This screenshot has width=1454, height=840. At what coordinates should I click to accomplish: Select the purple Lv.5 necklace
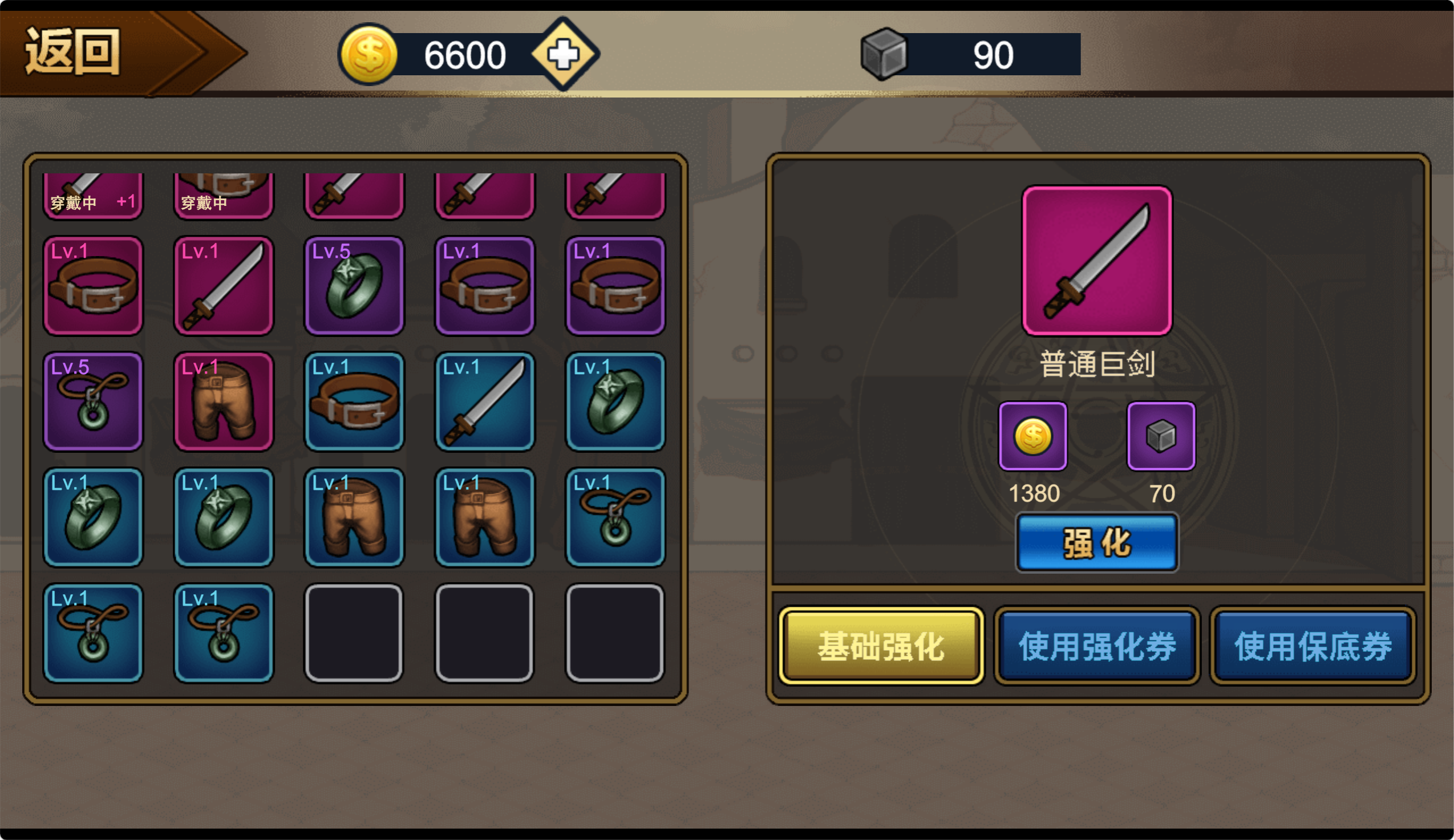(x=93, y=401)
